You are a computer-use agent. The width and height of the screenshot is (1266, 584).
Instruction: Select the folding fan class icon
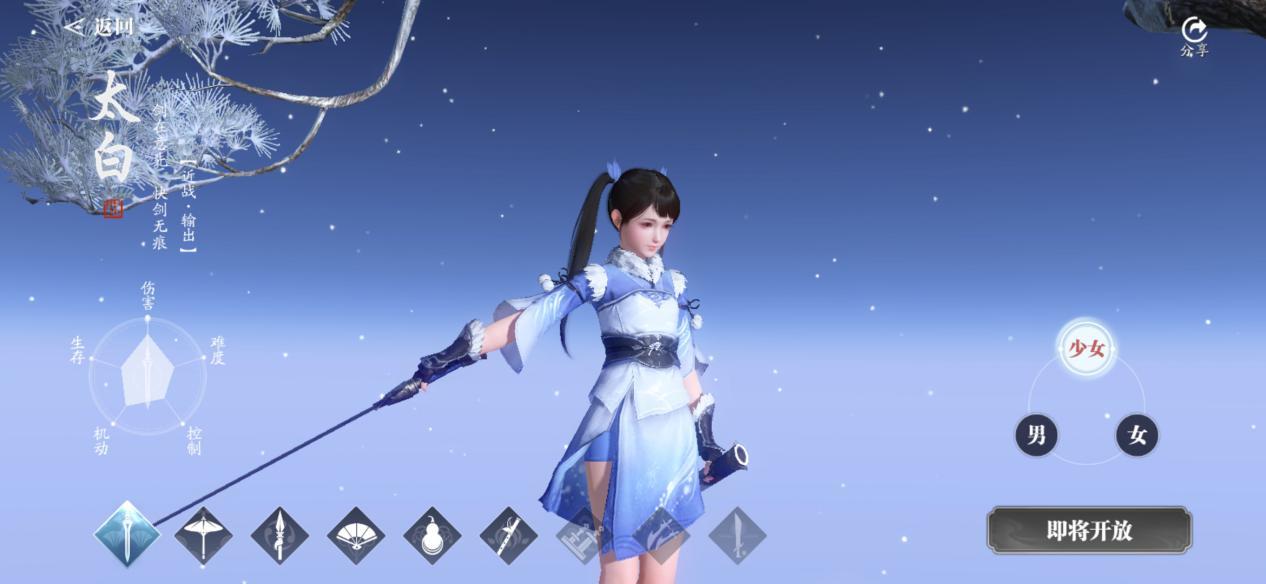[356, 536]
